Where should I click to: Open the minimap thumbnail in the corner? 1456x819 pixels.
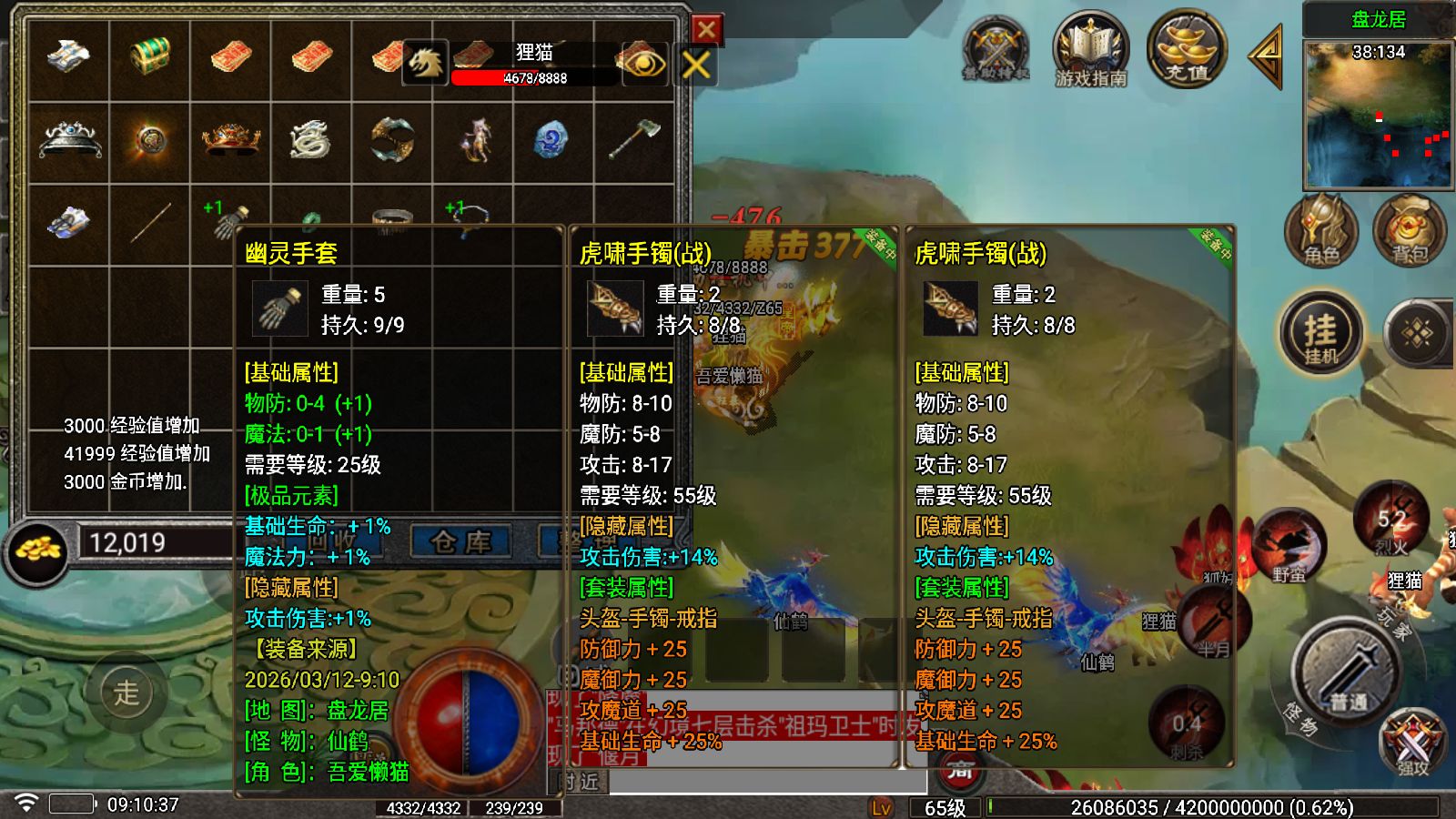pyautogui.click(x=1377, y=114)
